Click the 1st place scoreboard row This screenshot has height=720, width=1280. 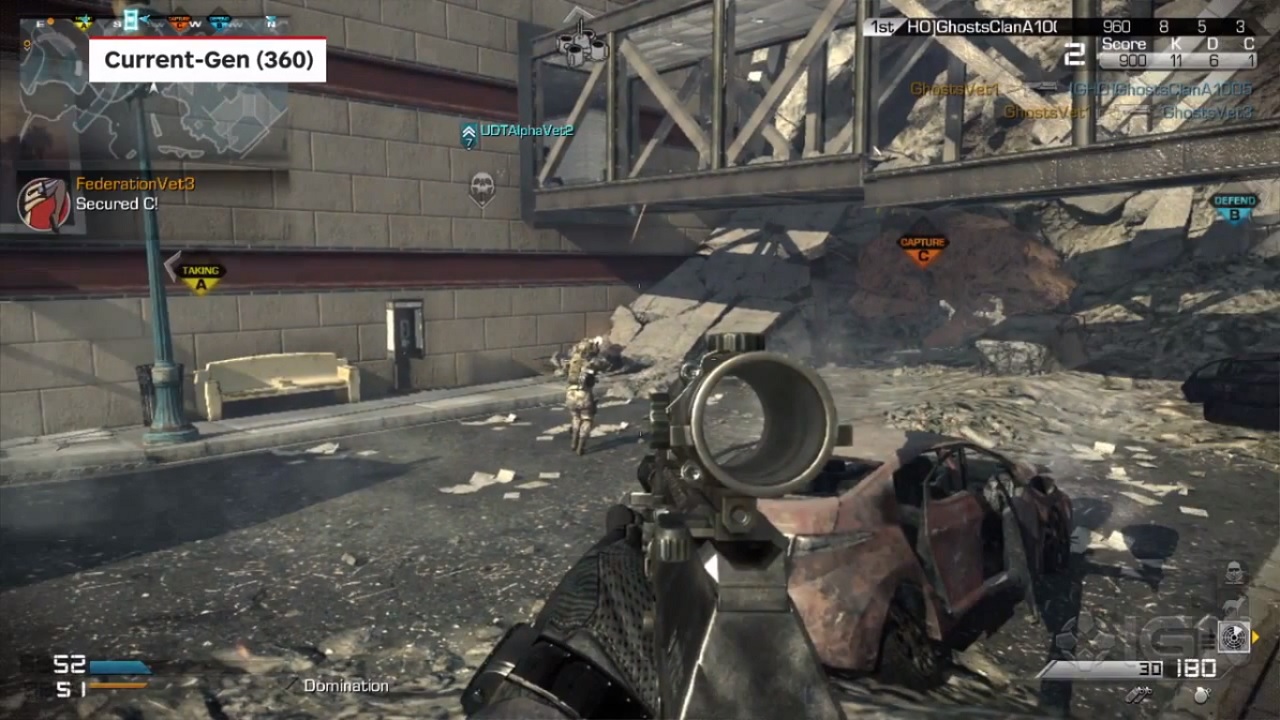pos(1060,28)
